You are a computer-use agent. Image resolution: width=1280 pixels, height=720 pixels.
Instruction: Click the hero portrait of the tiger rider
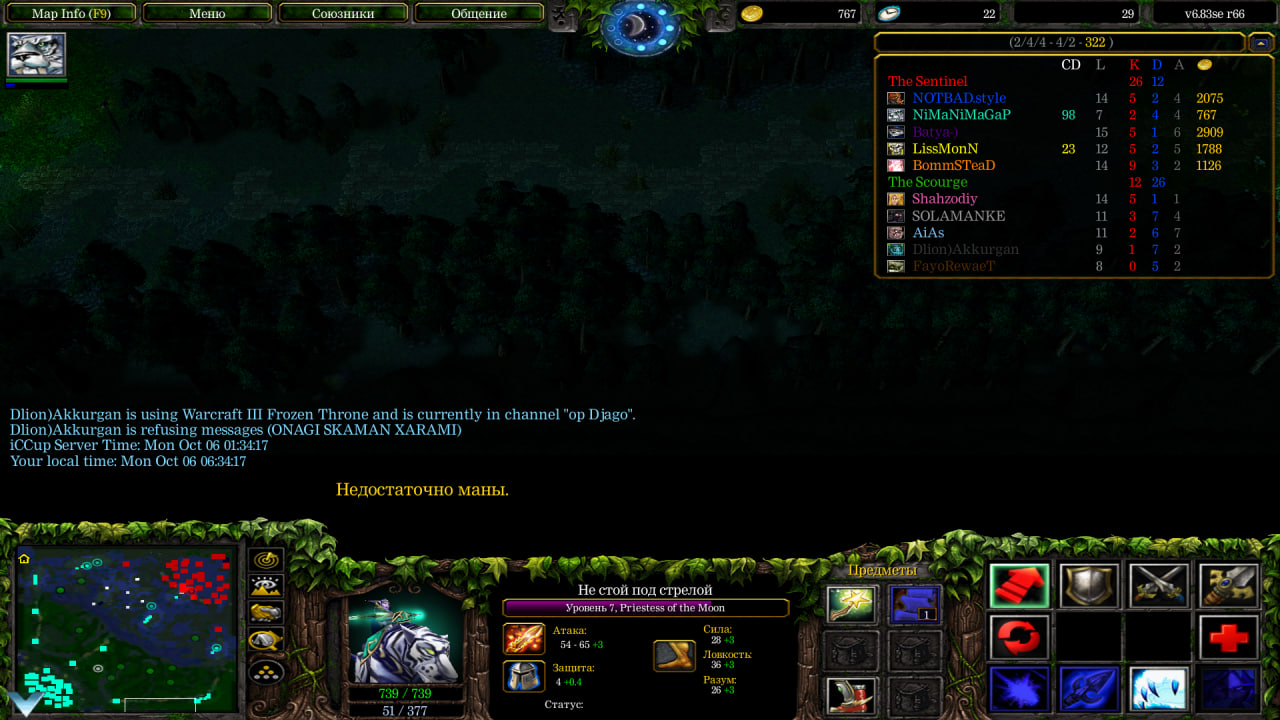(x=405, y=640)
